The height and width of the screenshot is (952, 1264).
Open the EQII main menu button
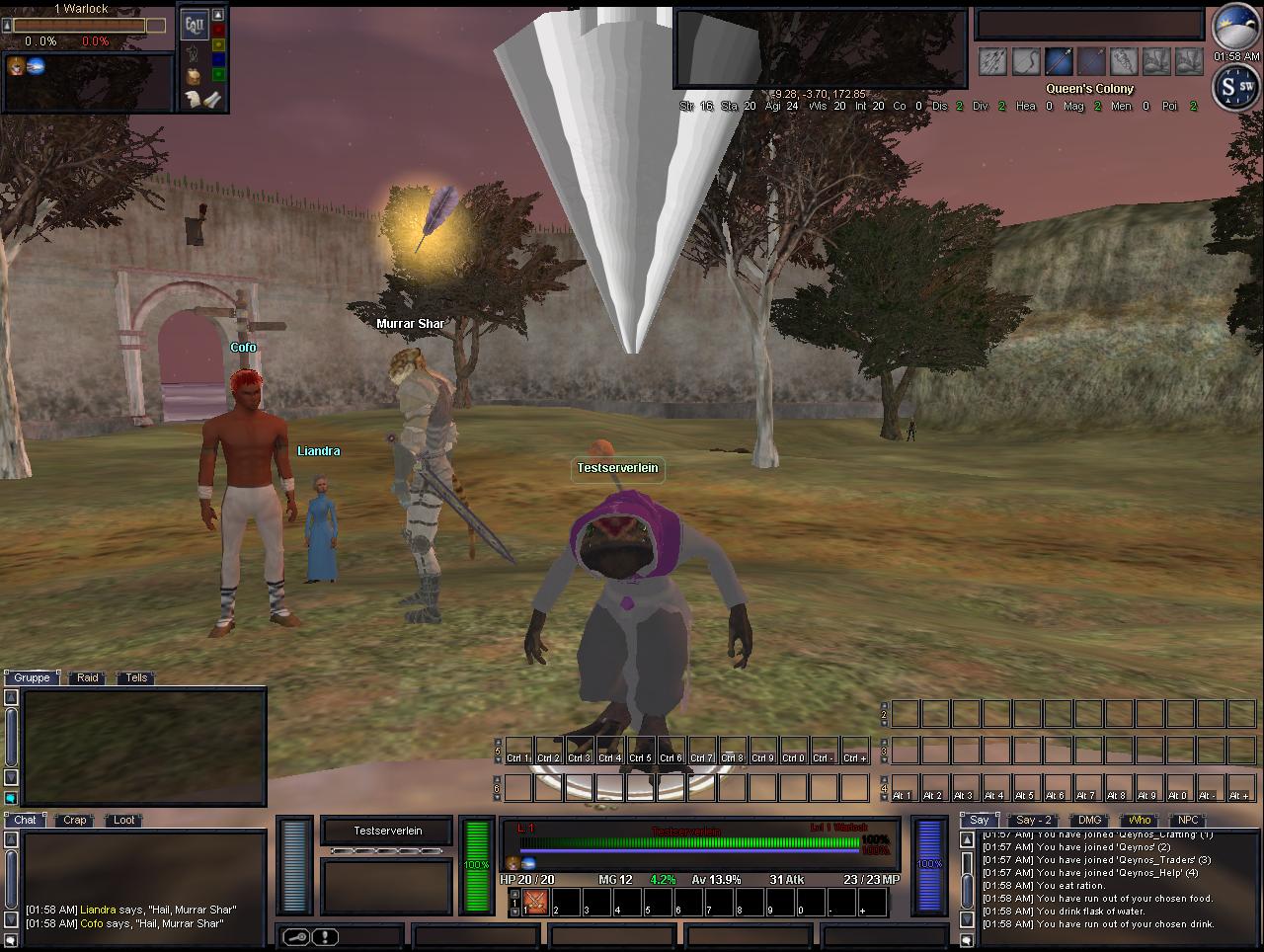tap(194, 24)
